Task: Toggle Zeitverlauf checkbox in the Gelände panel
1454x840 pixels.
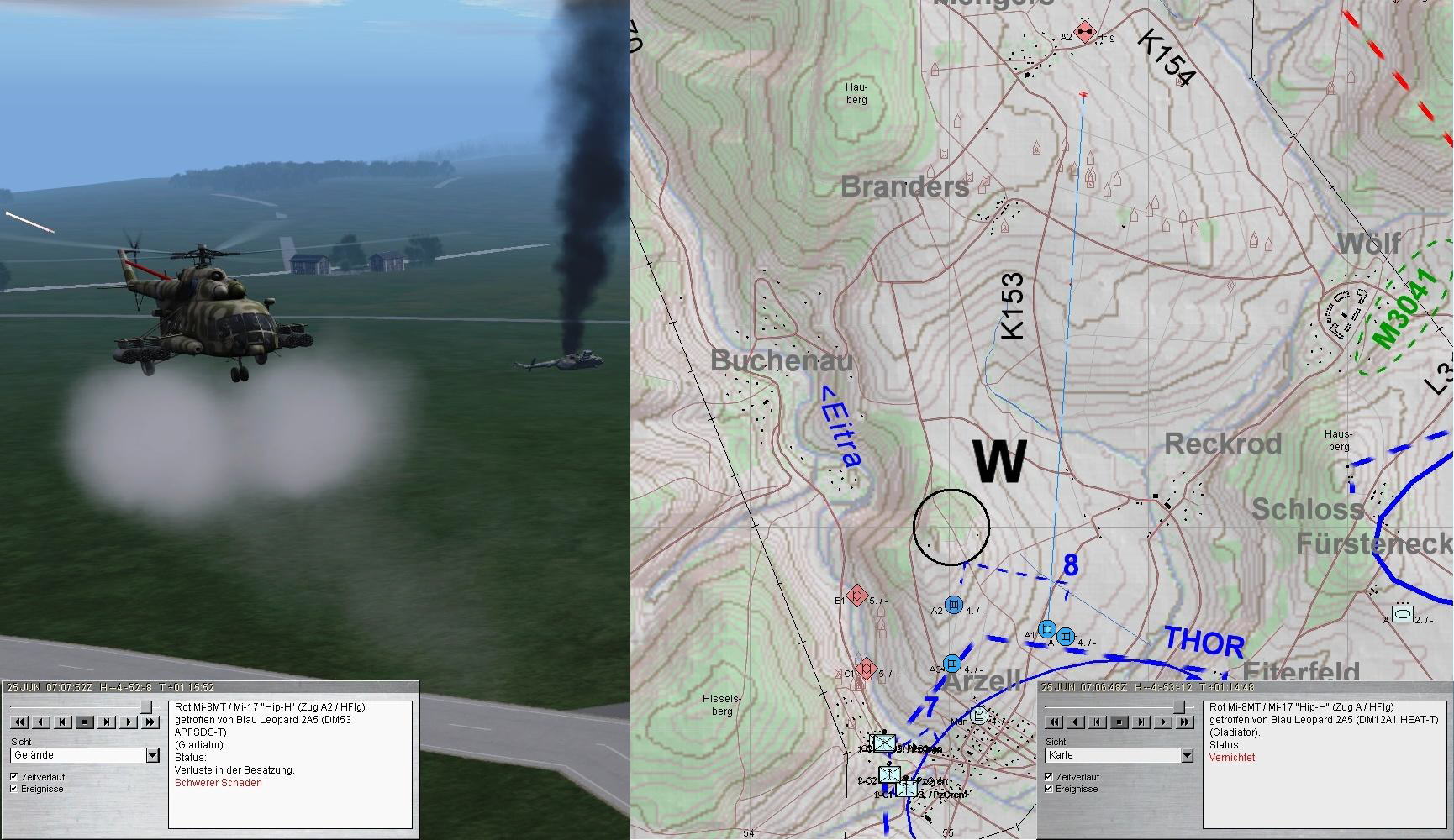Action: click(13, 777)
